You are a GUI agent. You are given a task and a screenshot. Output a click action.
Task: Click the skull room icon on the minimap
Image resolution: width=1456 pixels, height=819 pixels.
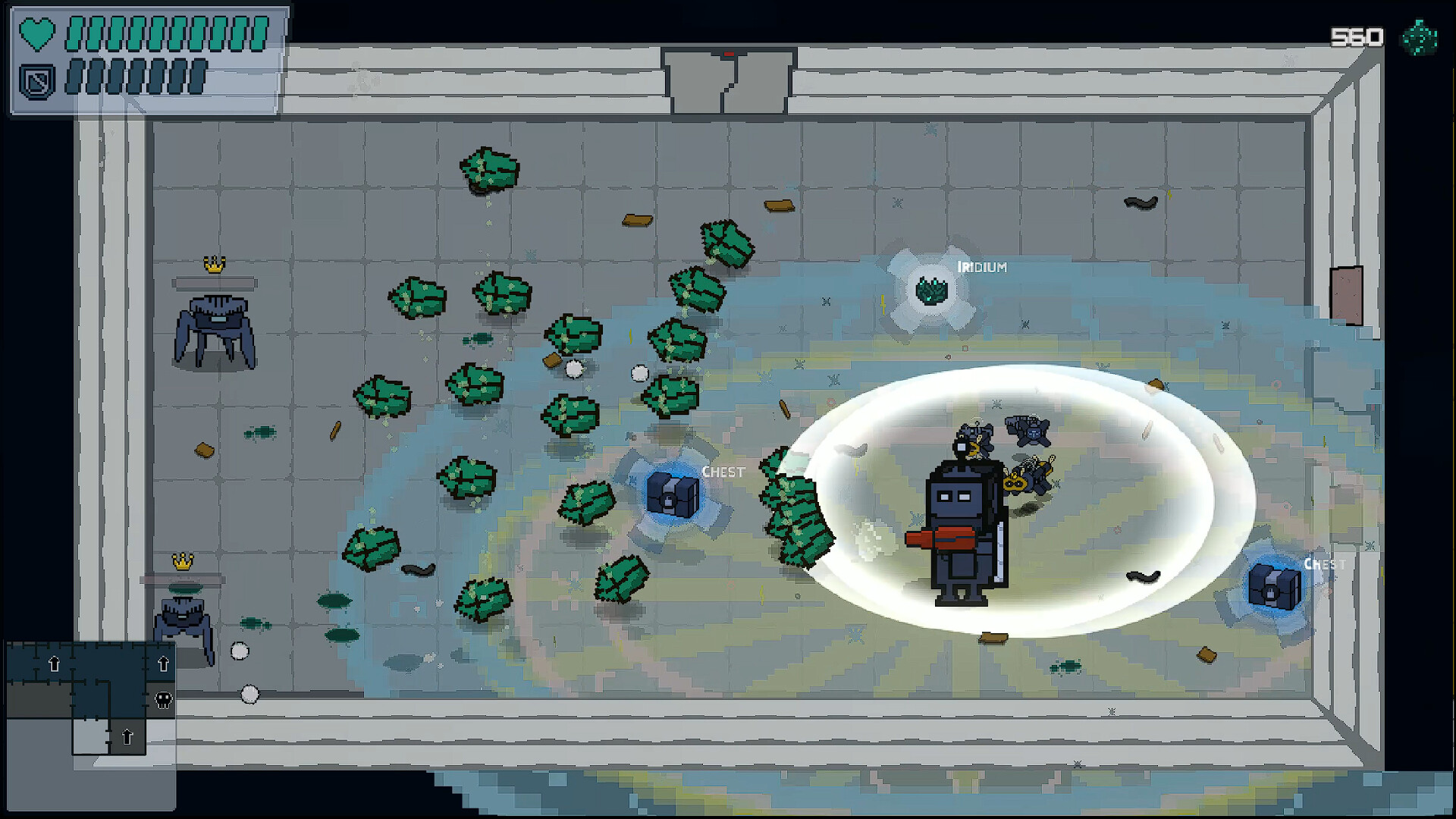pyautogui.click(x=164, y=700)
